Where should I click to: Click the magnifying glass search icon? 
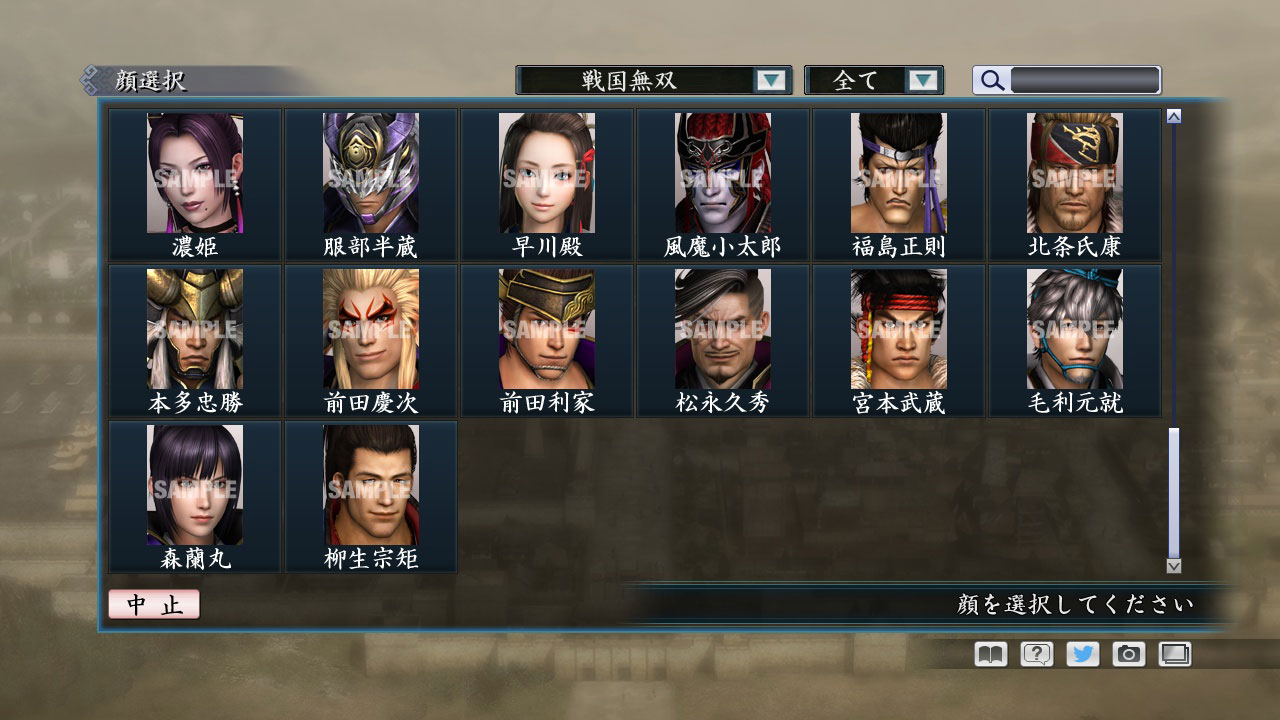pyautogui.click(x=991, y=80)
